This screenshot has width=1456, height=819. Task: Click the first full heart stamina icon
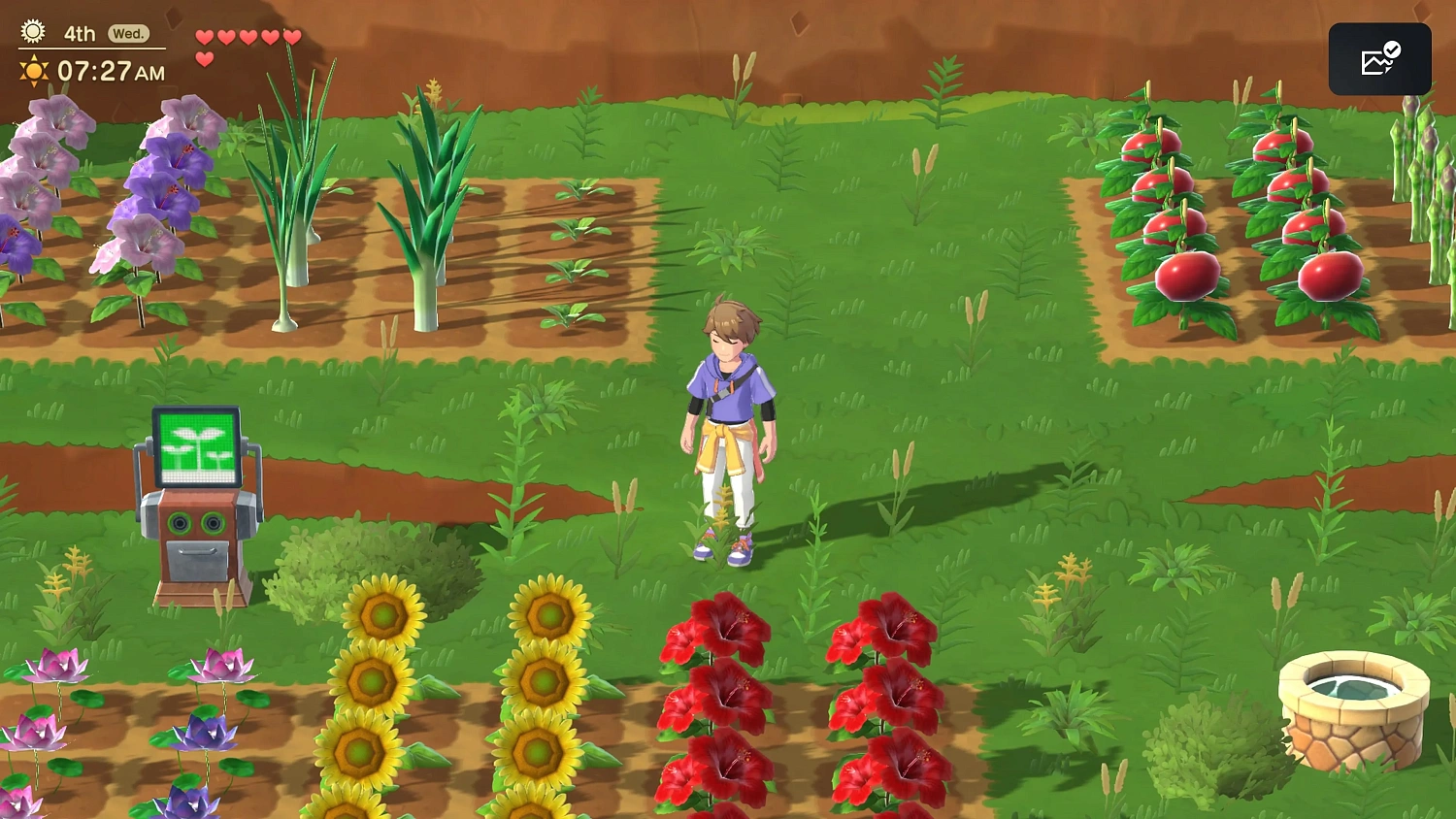tap(205, 35)
